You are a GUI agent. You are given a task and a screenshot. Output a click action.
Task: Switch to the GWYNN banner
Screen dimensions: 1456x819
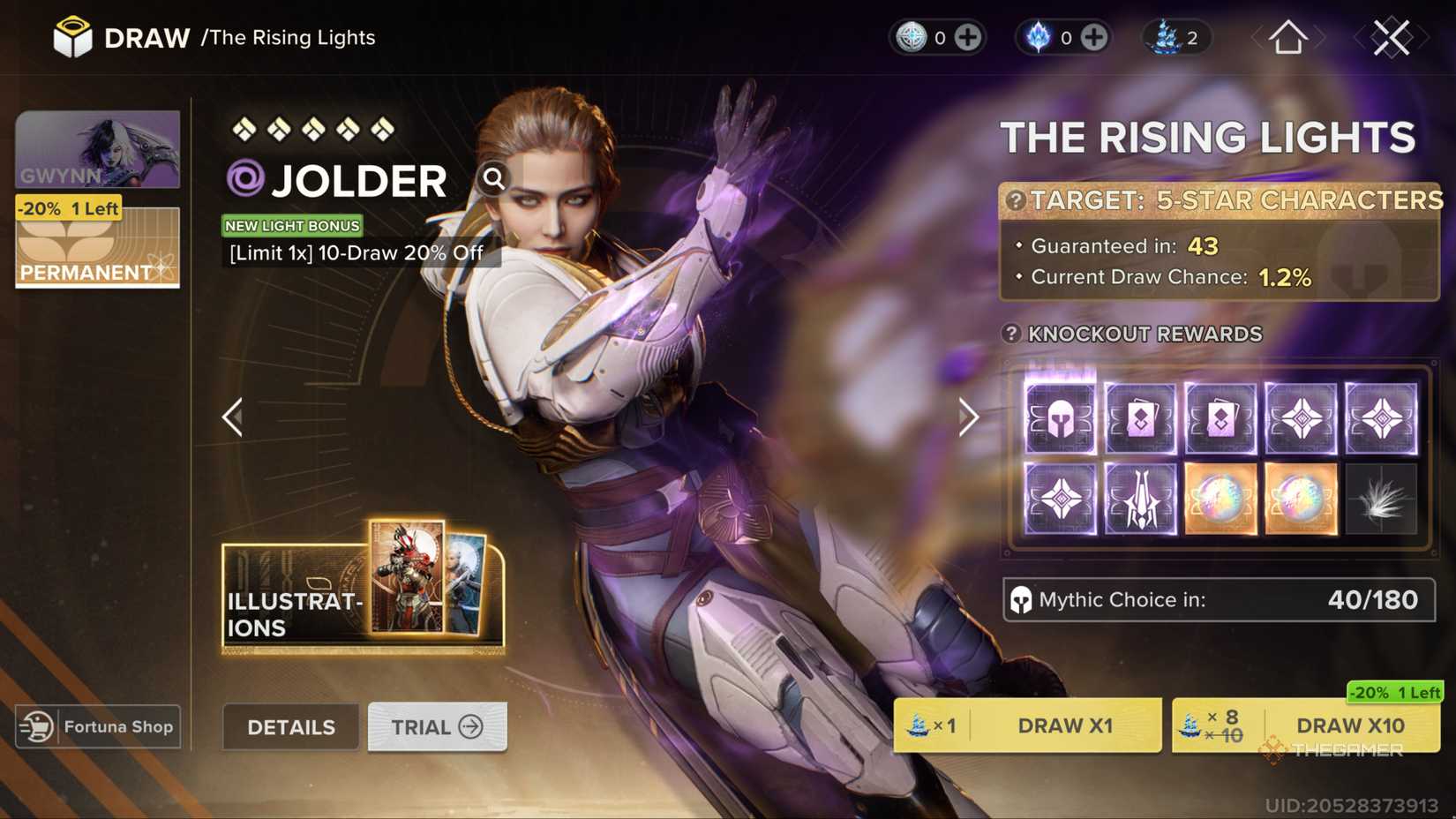click(97, 150)
